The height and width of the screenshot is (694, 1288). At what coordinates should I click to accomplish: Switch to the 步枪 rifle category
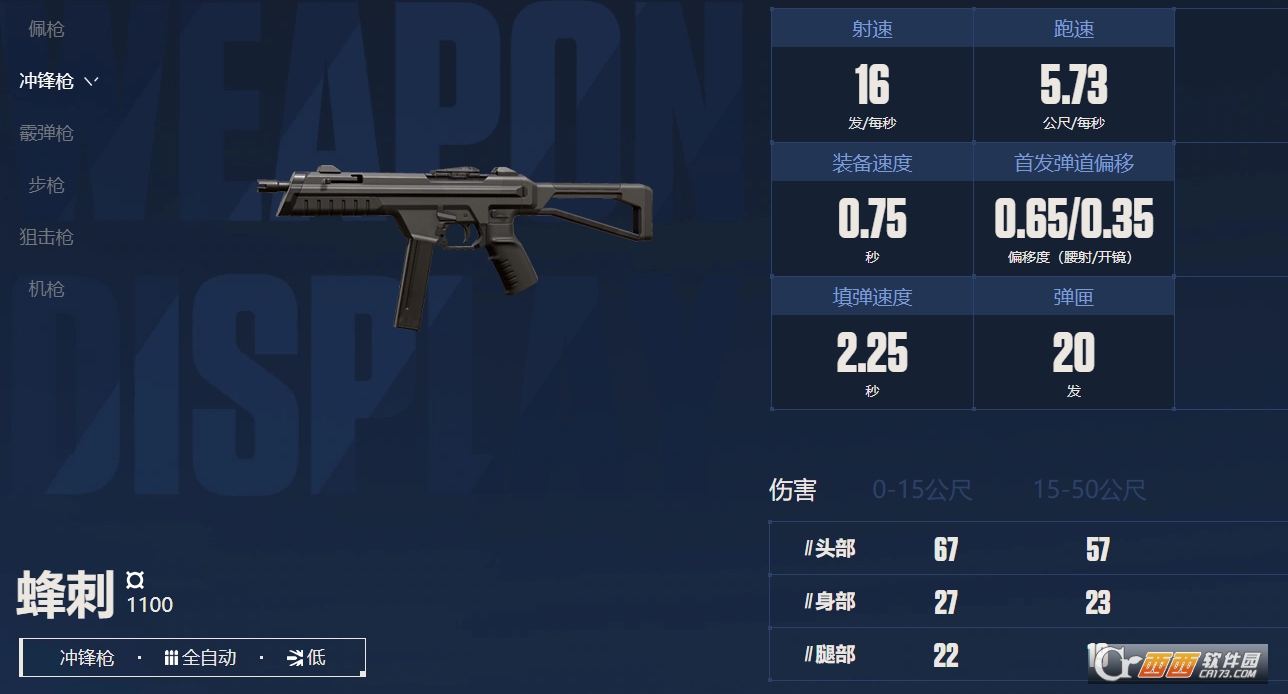pyautogui.click(x=46, y=185)
